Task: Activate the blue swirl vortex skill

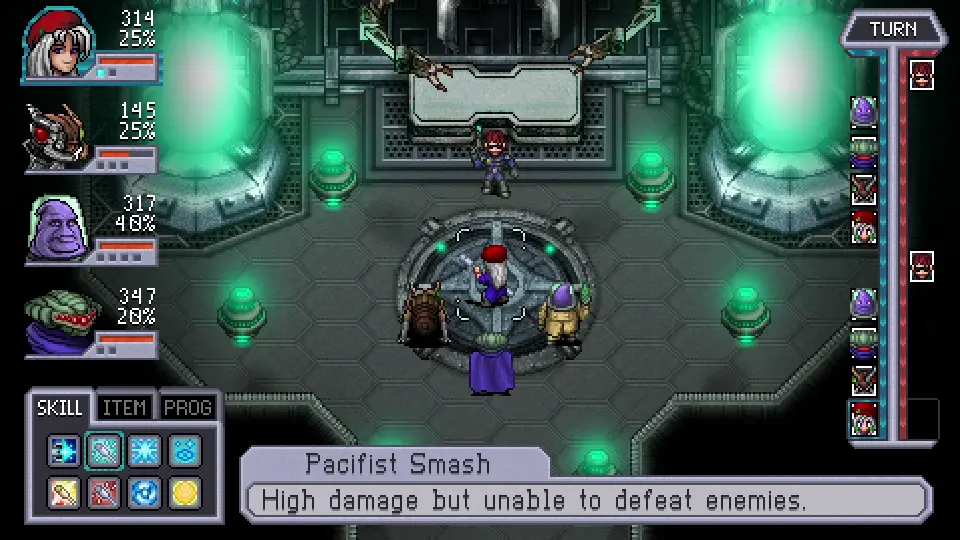Action: pyautogui.click(x=144, y=492)
